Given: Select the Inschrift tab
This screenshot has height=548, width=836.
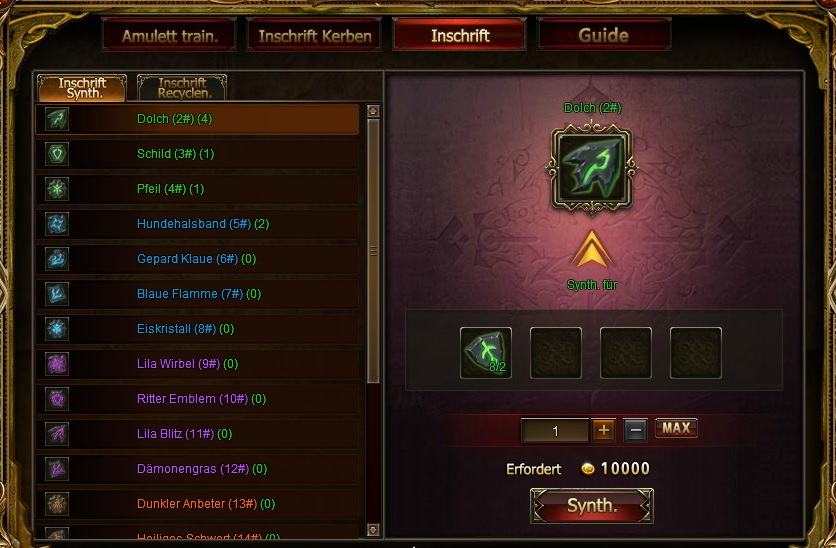Looking at the screenshot, I should (459, 36).
